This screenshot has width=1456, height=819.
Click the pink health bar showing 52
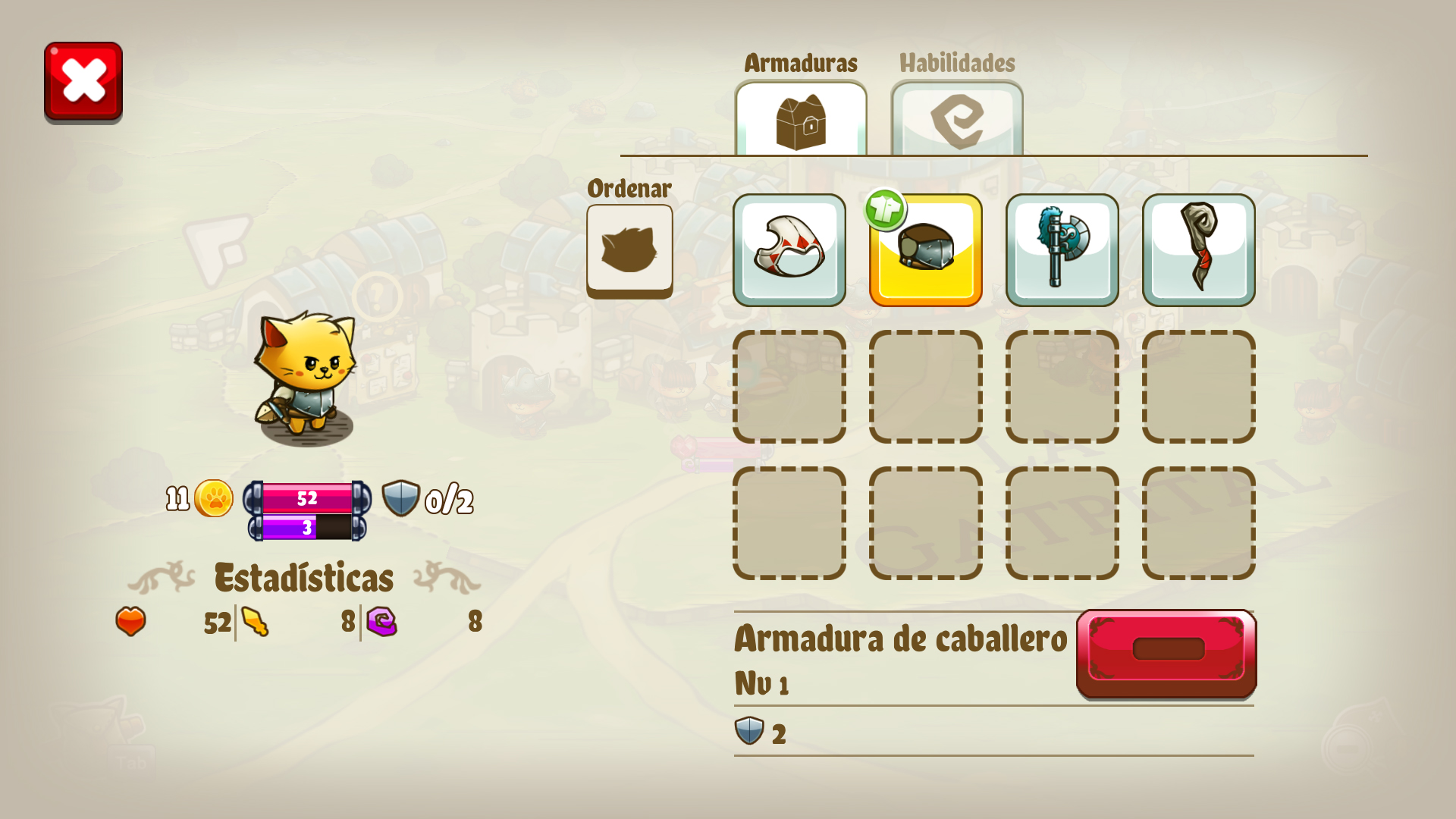(306, 498)
